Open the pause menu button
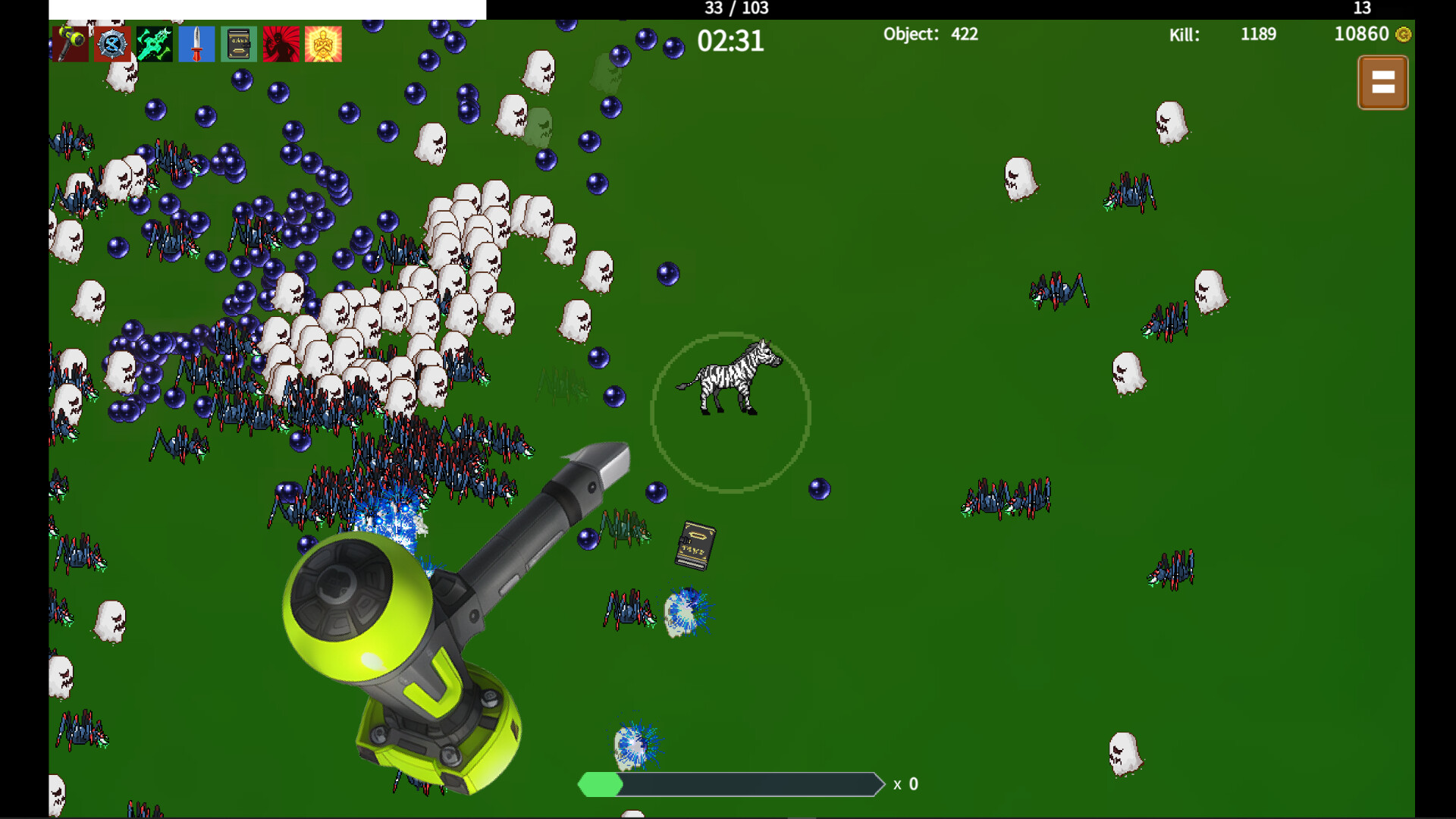Screen dimensions: 1456x819 pyautogui.click(x=1383, y=82)
